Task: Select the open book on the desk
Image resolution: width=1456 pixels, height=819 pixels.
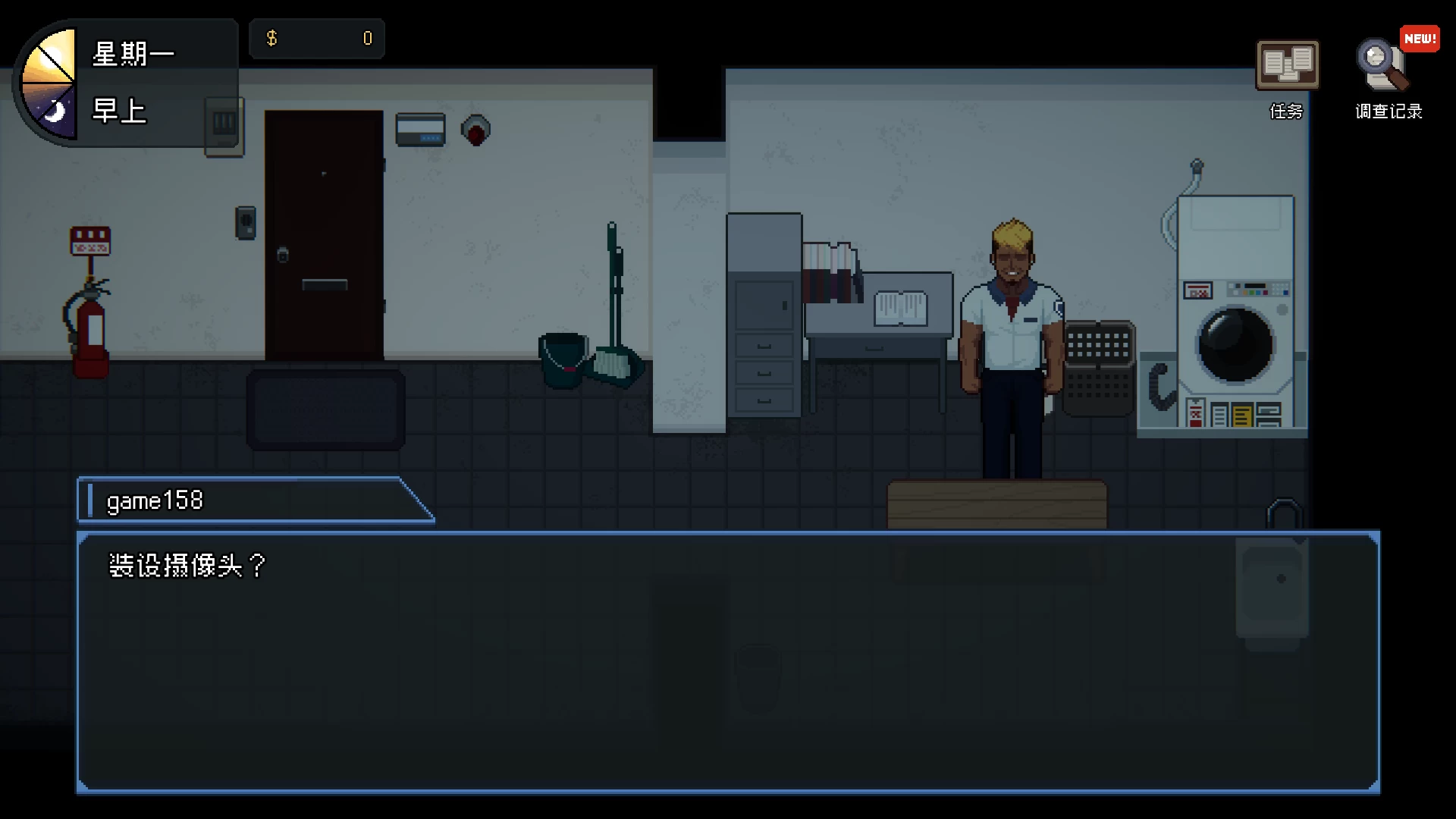Action: pos(902,307)
